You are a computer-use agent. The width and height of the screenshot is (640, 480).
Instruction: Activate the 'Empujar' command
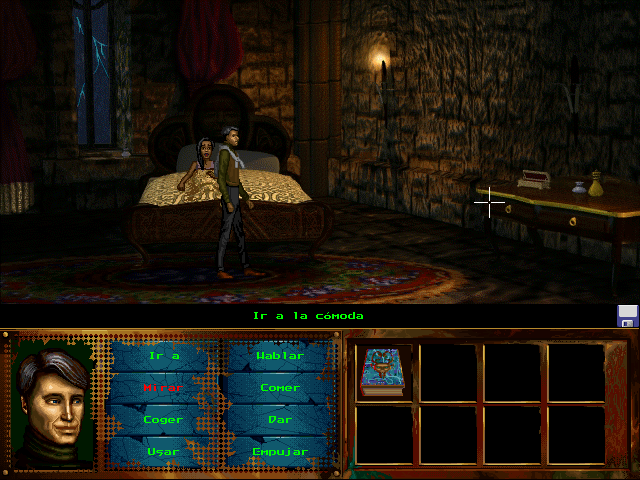click(280, 451)
